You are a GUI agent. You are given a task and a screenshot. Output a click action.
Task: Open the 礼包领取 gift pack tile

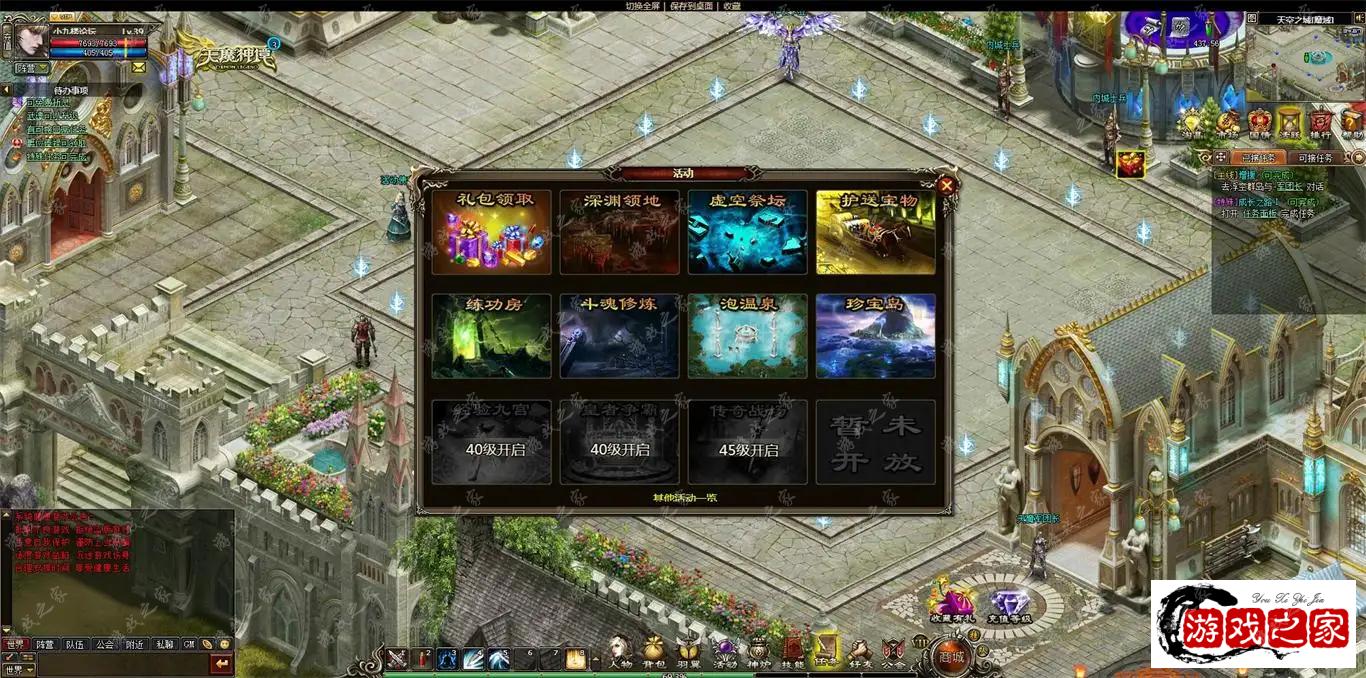(491, 232)
